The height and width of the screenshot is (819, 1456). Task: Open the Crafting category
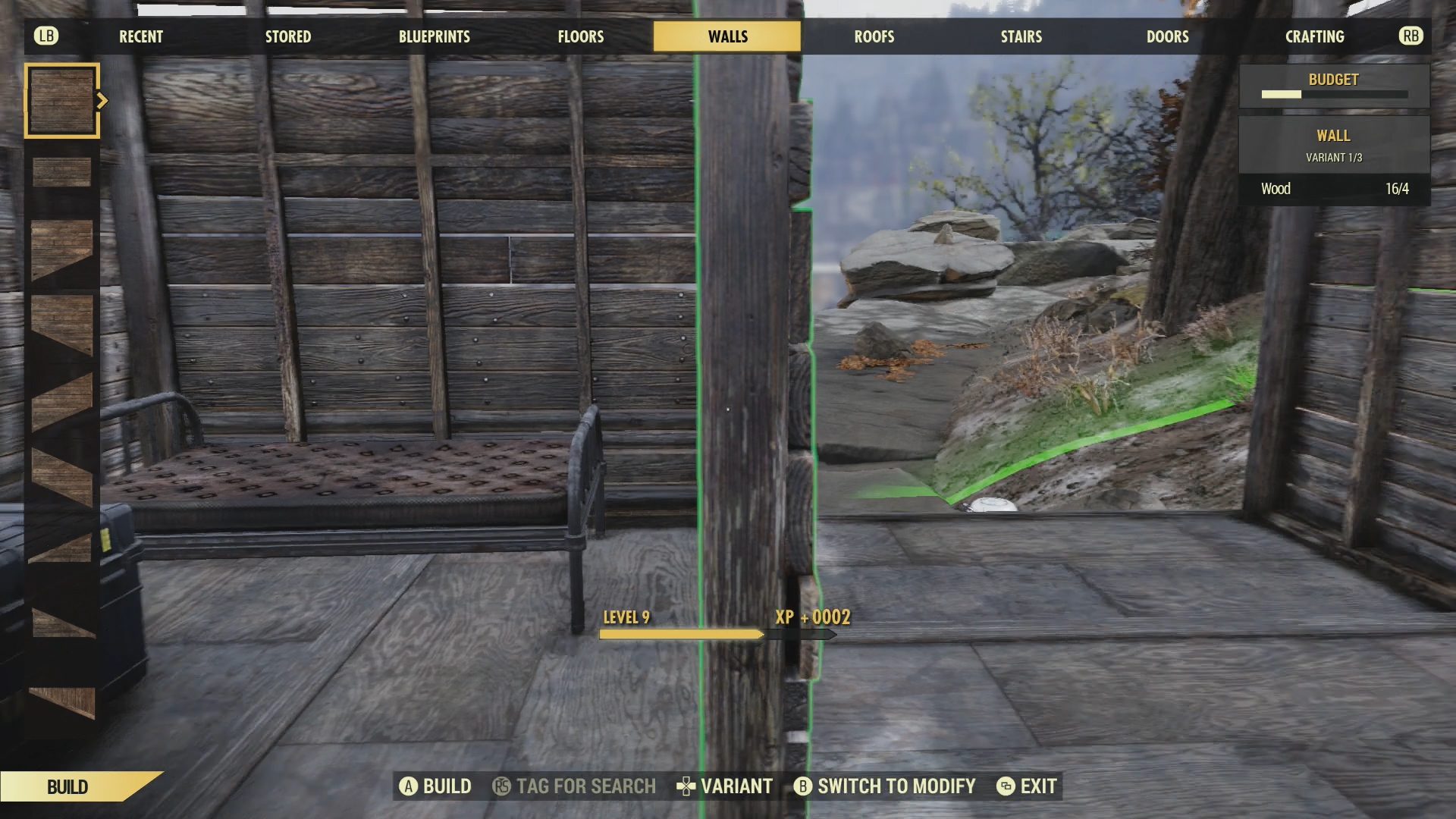[x=1313, y=36]
